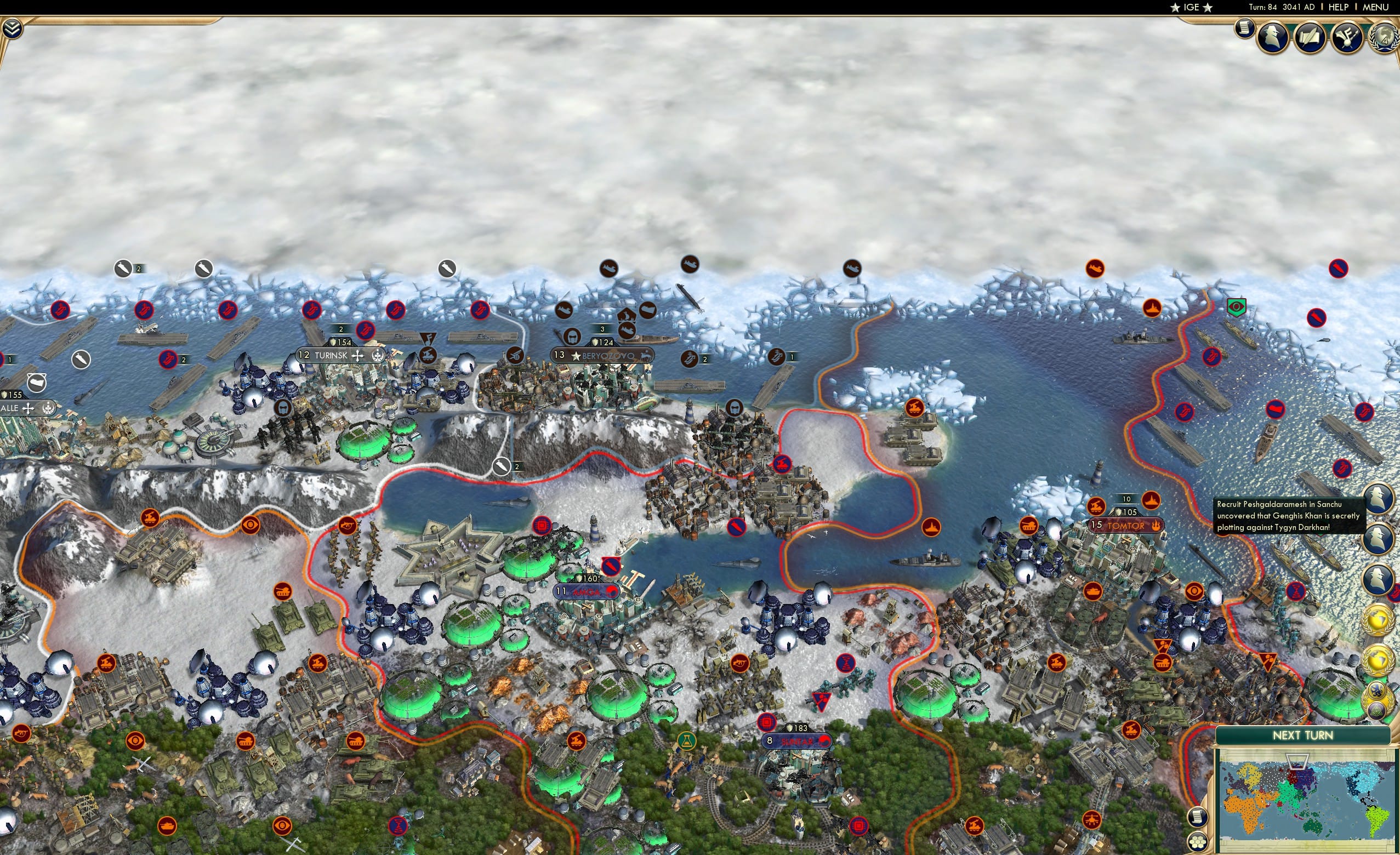Open the MENU
Viewport: 1400px width, 855px height.
coord(1374,7)
